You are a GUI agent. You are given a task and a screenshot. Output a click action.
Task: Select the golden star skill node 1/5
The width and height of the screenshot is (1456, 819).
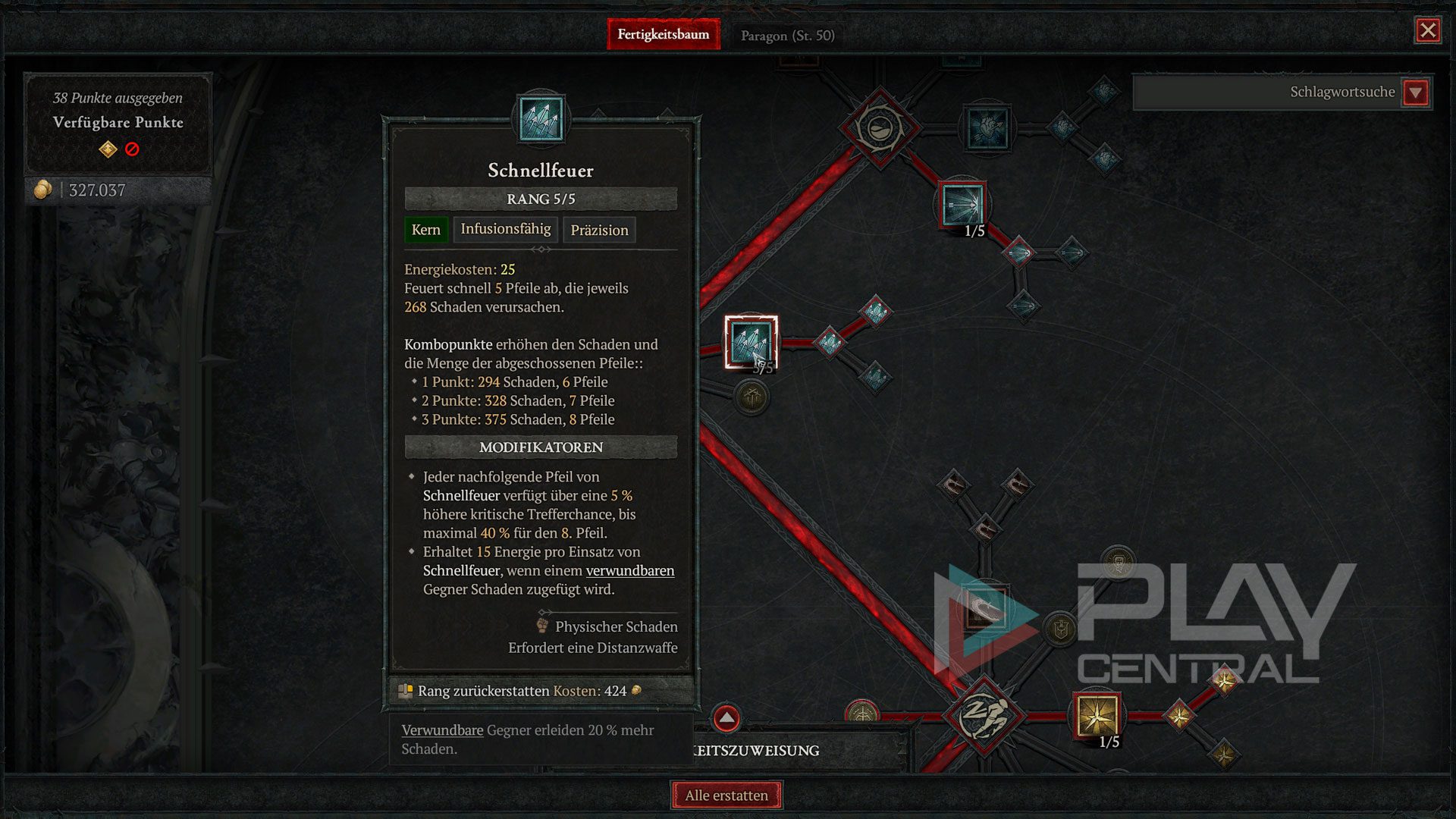pyautogui.click(x=1097, y=716)
